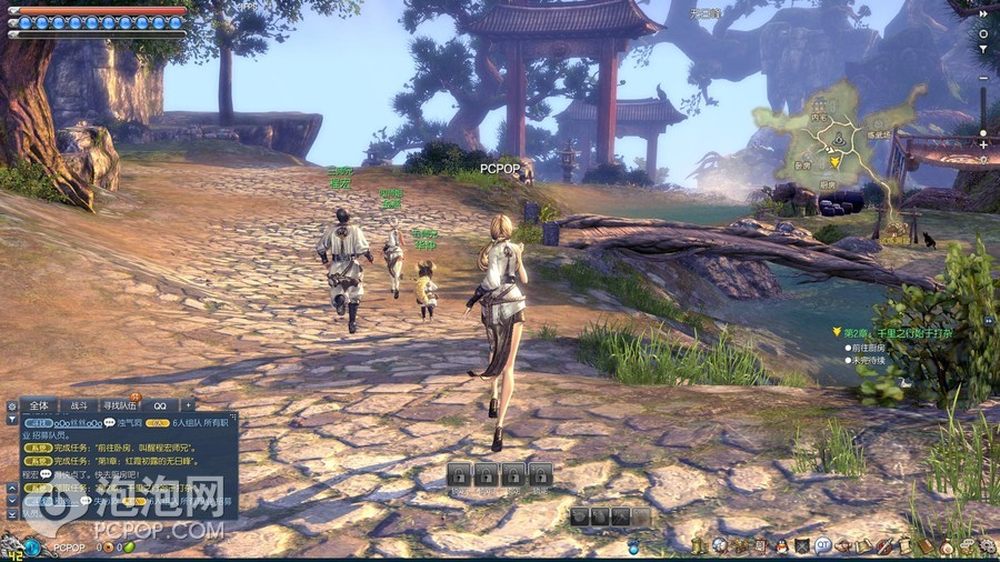Switch to the 全体 chat tab
1000x562 pixels.
(x=39, y=405)
